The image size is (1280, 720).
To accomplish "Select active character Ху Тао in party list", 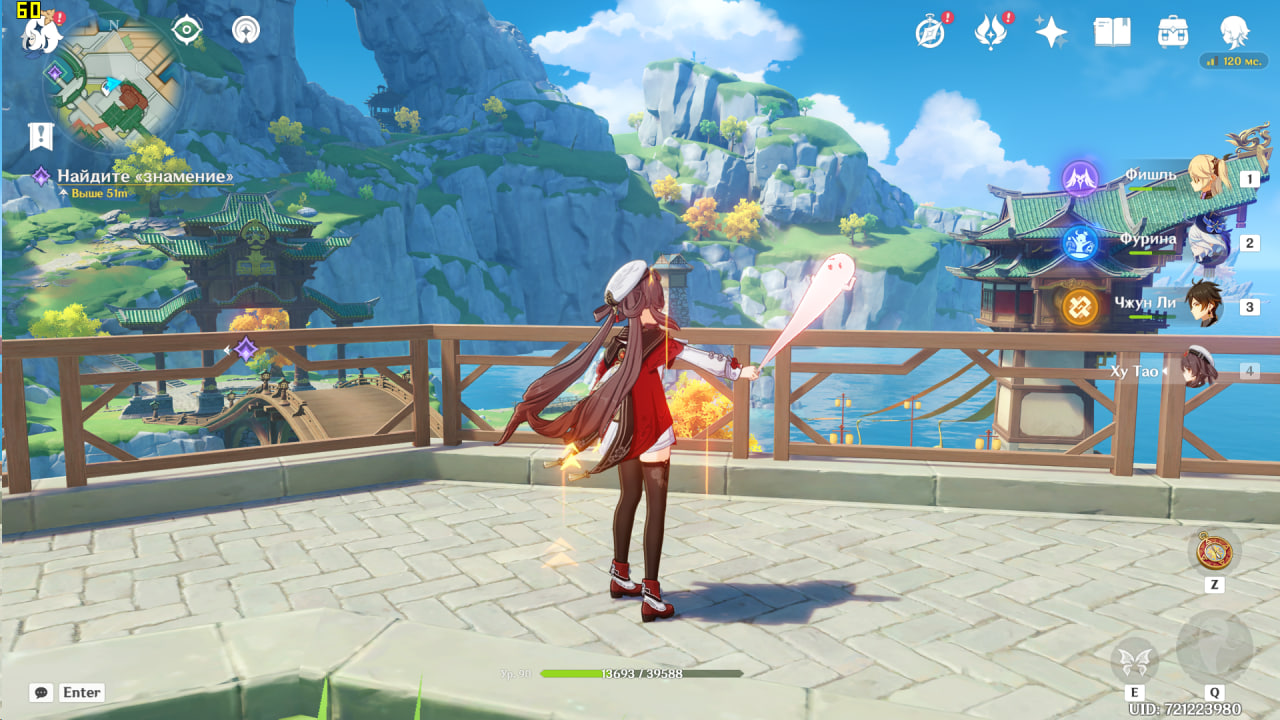I will point(1198,370).
